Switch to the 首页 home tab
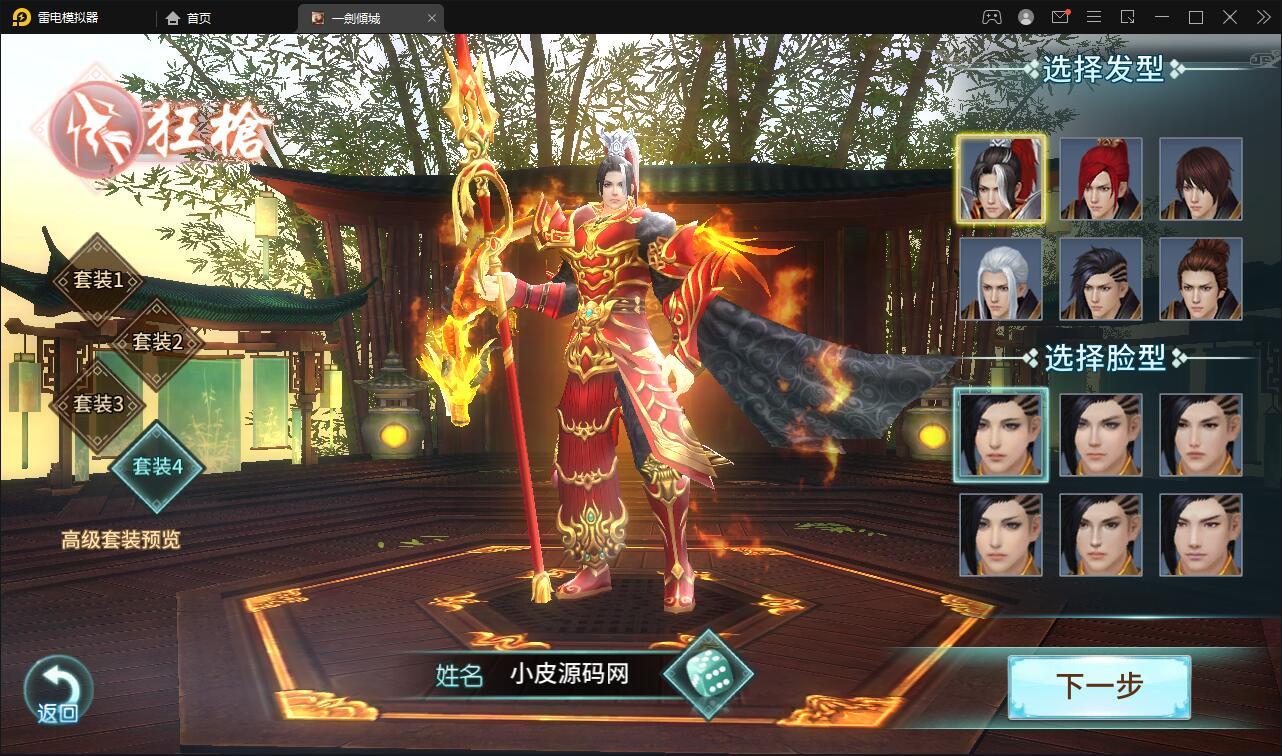 (x=197, y=17)
